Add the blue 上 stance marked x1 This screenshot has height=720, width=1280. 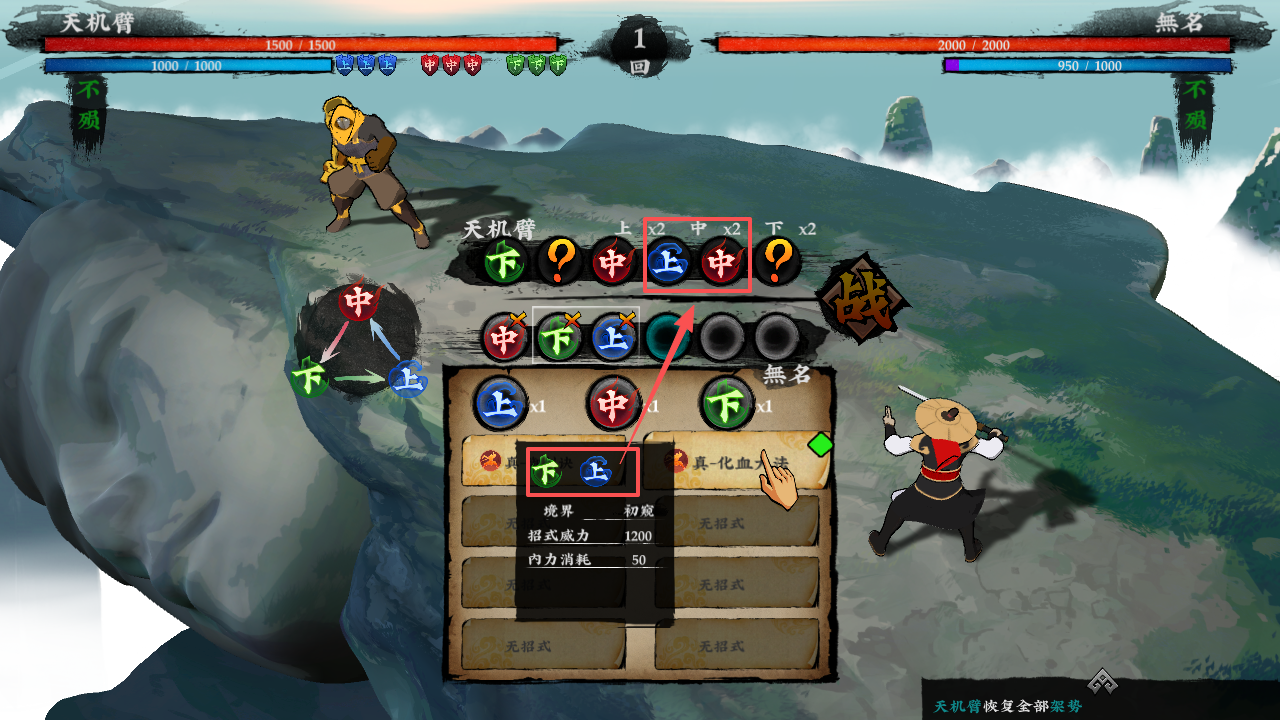[499, 402]
